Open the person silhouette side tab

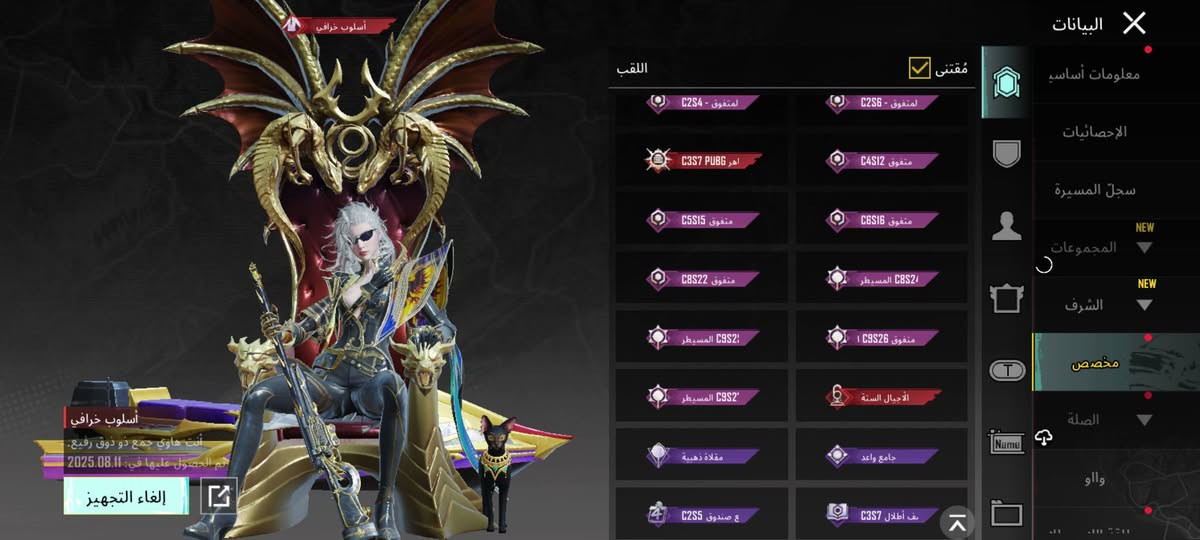1006,227
